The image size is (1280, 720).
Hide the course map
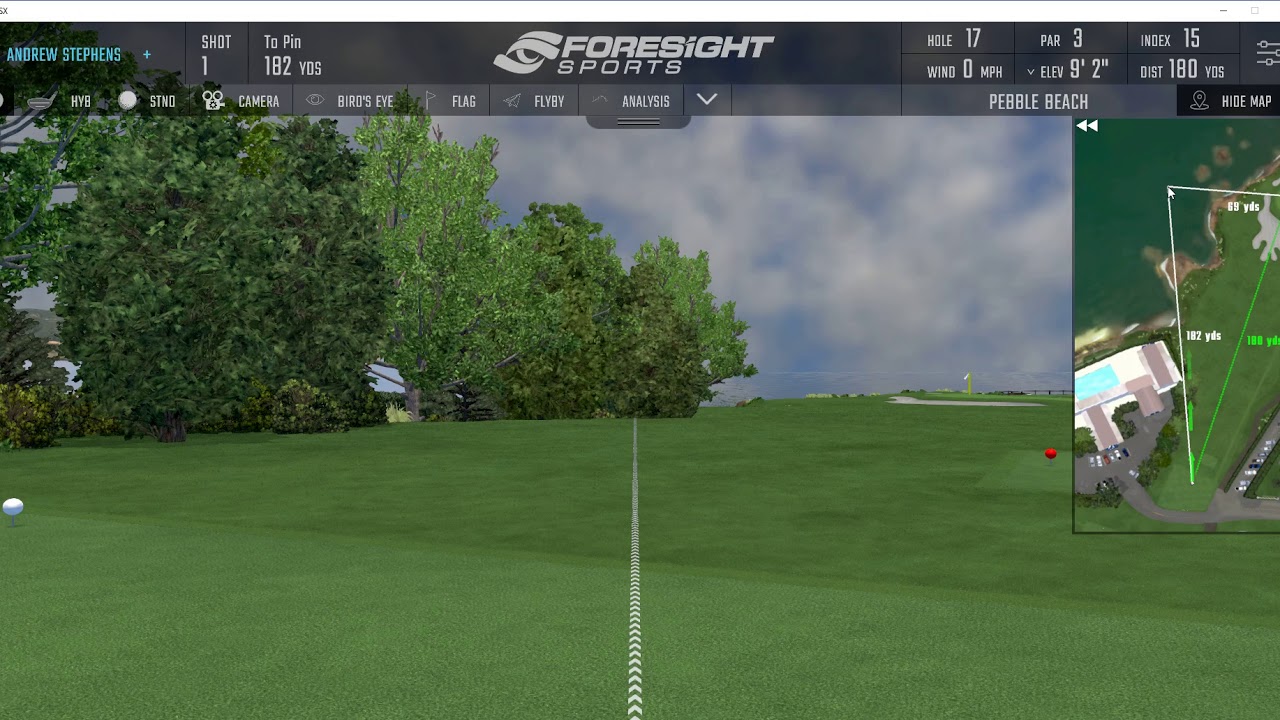point(1231,101)
